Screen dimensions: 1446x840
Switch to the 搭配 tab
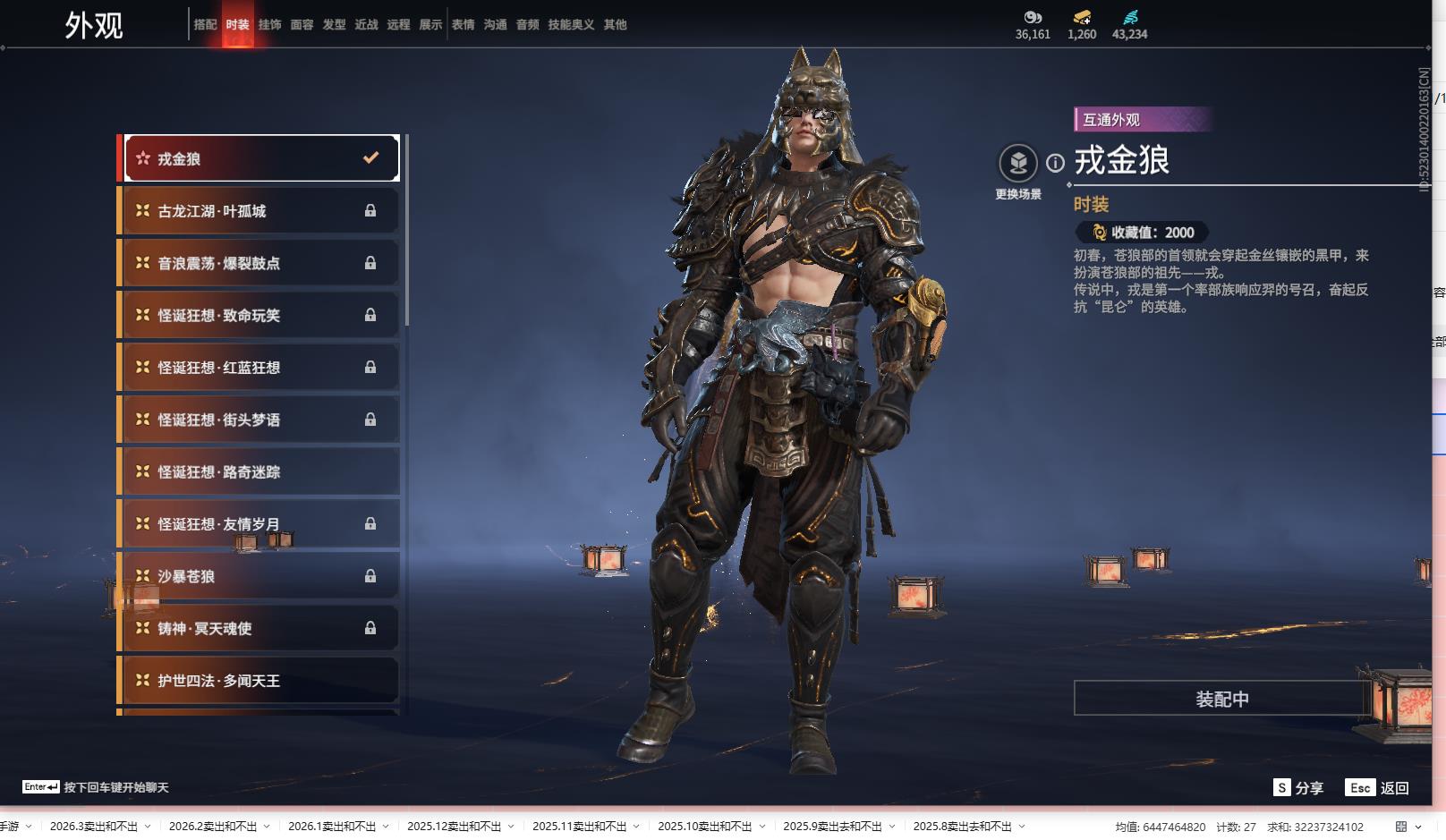coord(205,25)
